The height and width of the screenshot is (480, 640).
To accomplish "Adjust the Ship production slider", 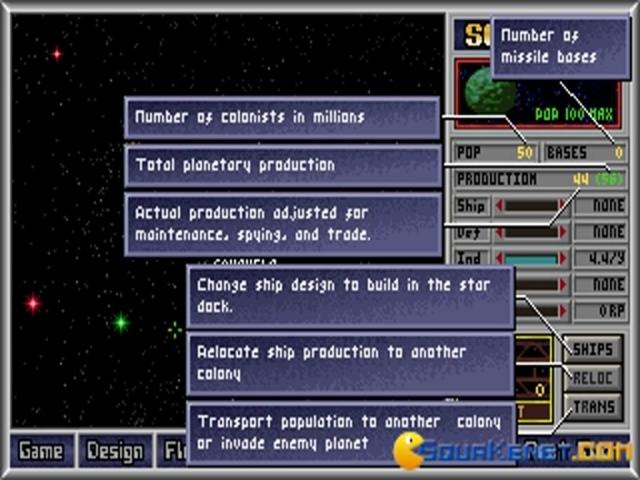I will [530, 206].
